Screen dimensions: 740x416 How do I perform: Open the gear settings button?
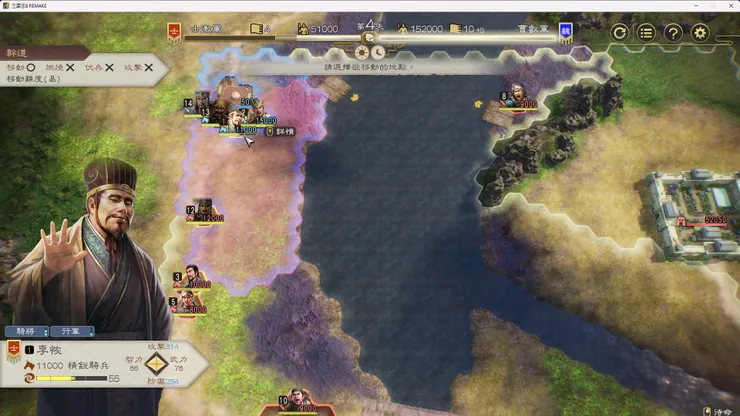700,33
